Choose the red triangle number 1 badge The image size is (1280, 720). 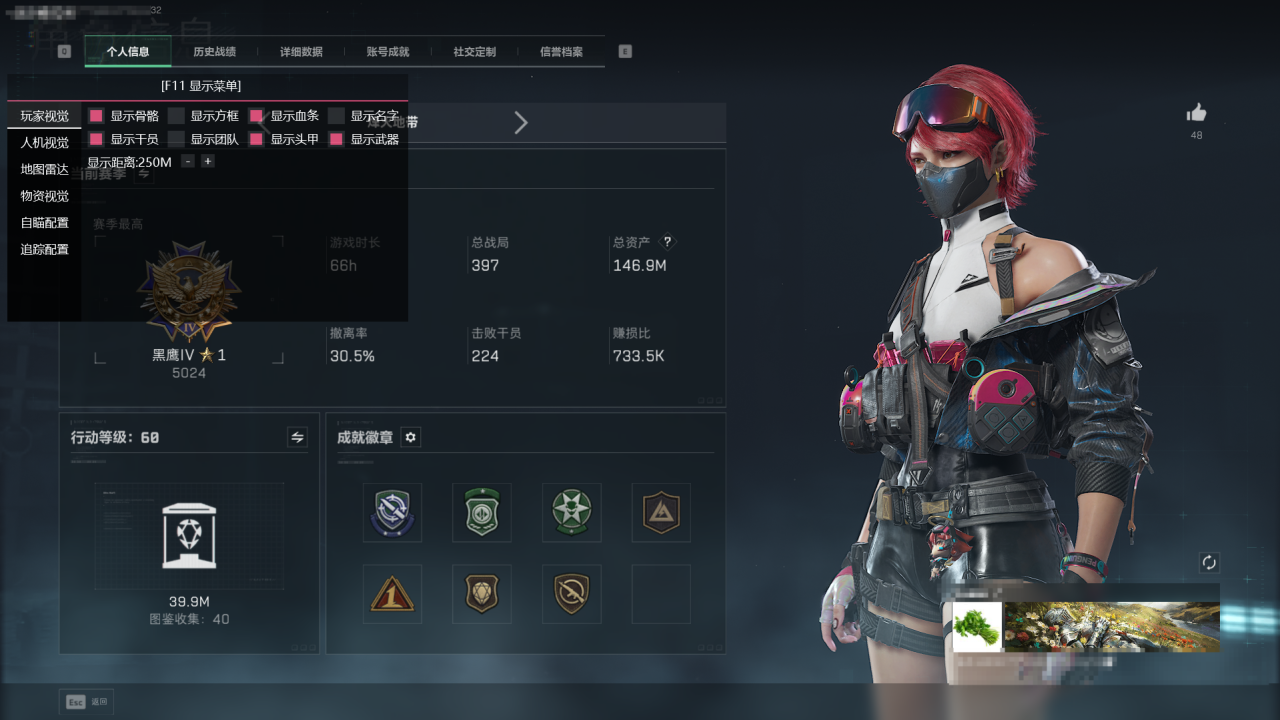tap(392, 594)
